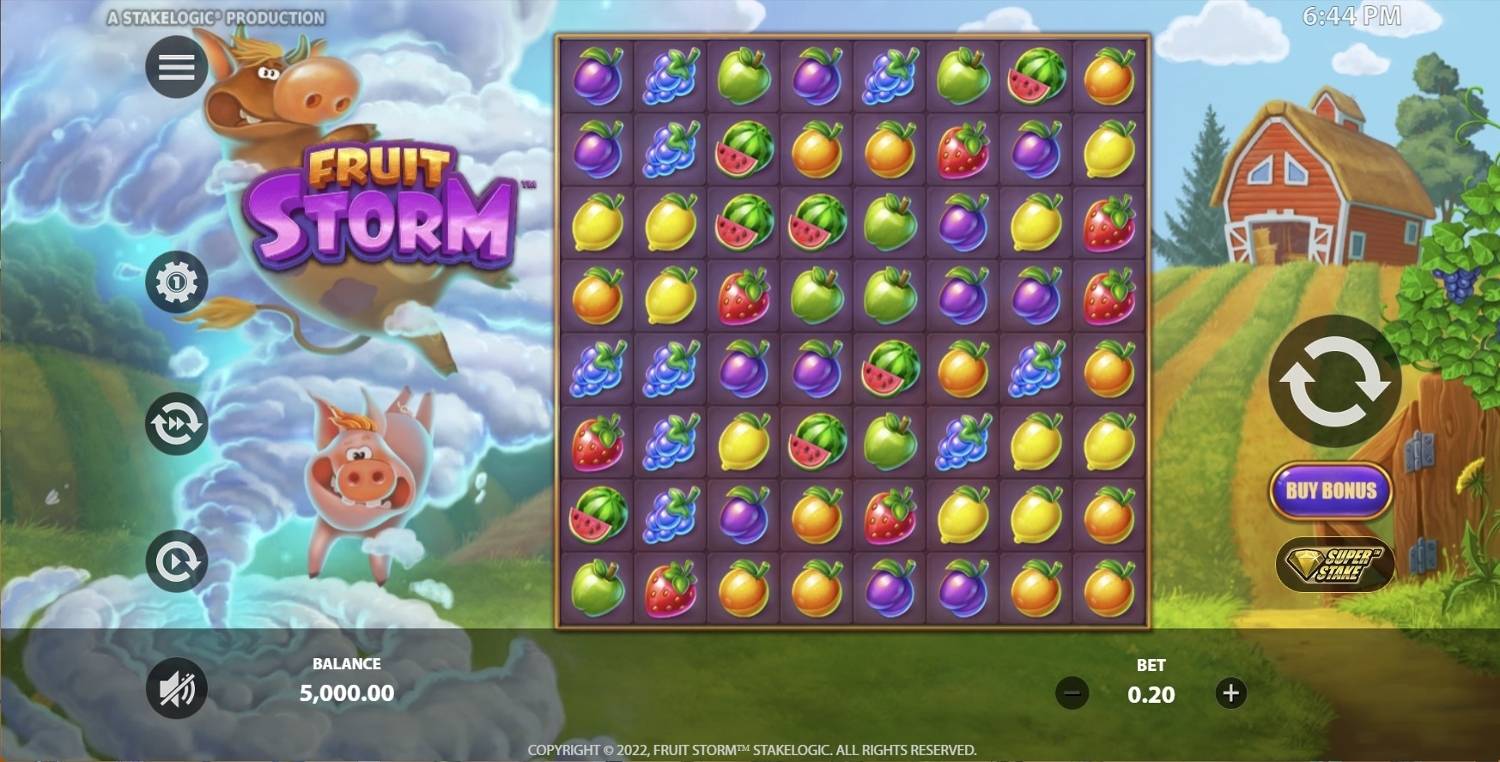Click the watermelon symbol in the top row
1500x762 pixels.
tap(1035, 78)
